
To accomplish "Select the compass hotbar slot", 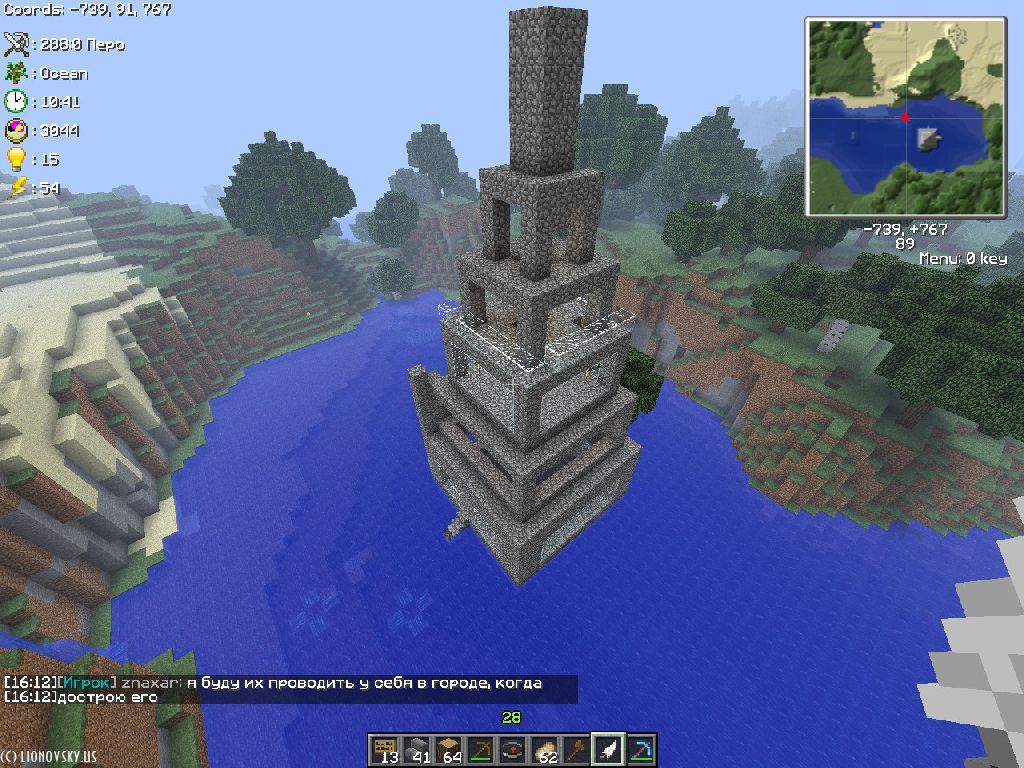I will tap(512, 749).
